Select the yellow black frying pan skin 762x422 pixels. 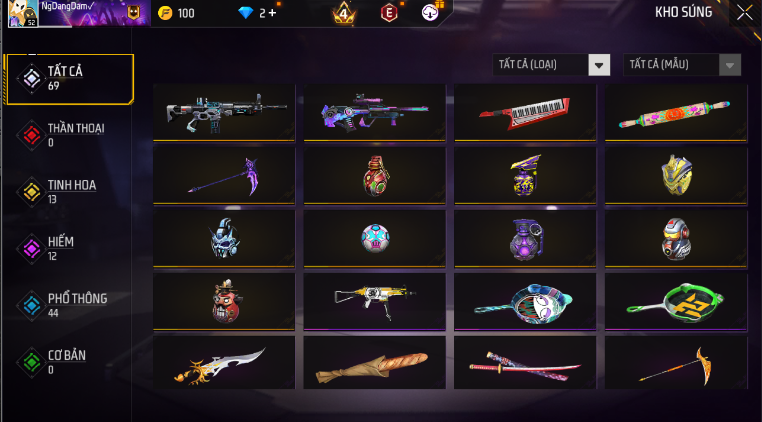click(676, 298)
